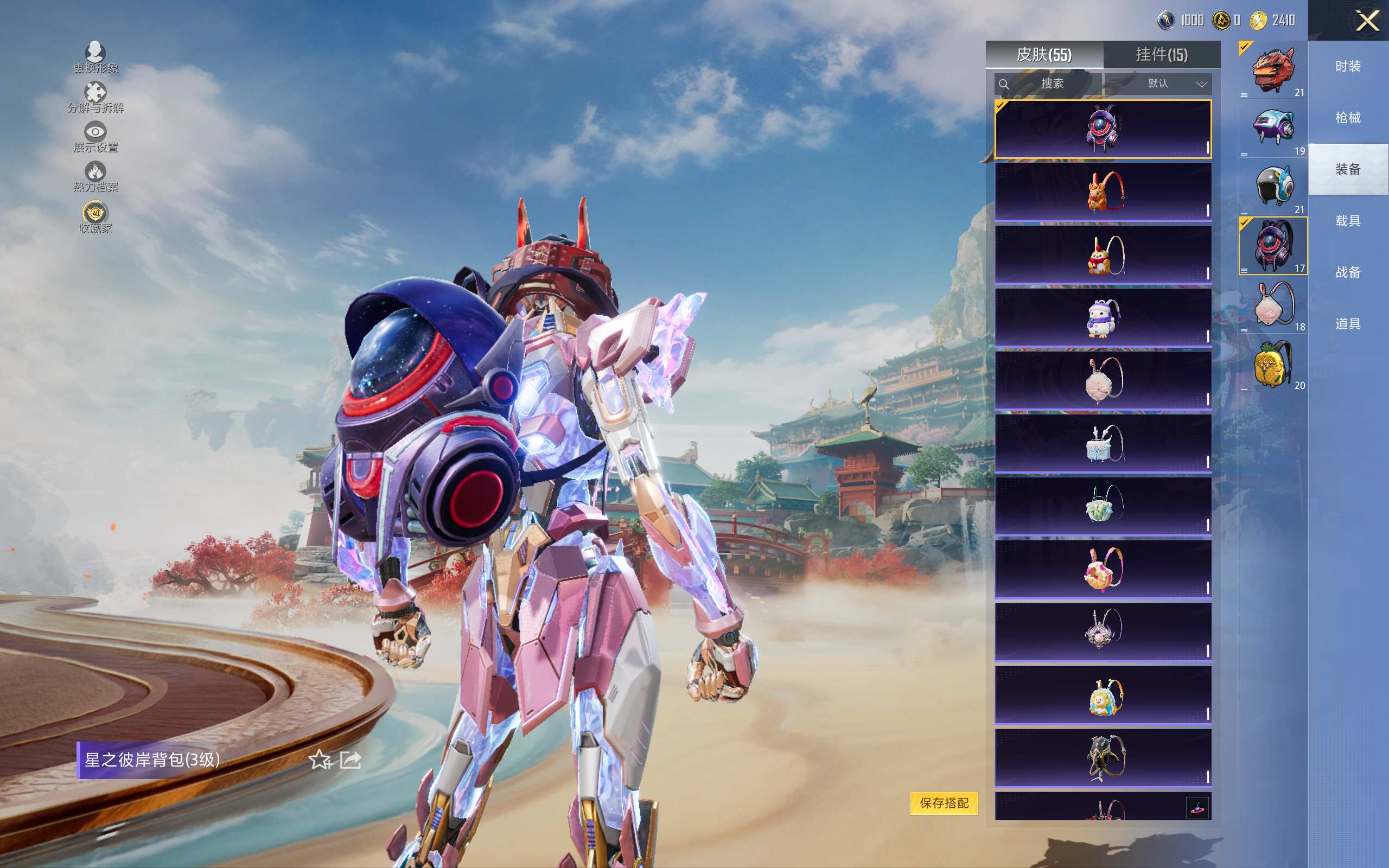The width and height of the screenshot is (1389, 868).
Task: Open the 收藏家 collector badge
Action: click(95, 218)
